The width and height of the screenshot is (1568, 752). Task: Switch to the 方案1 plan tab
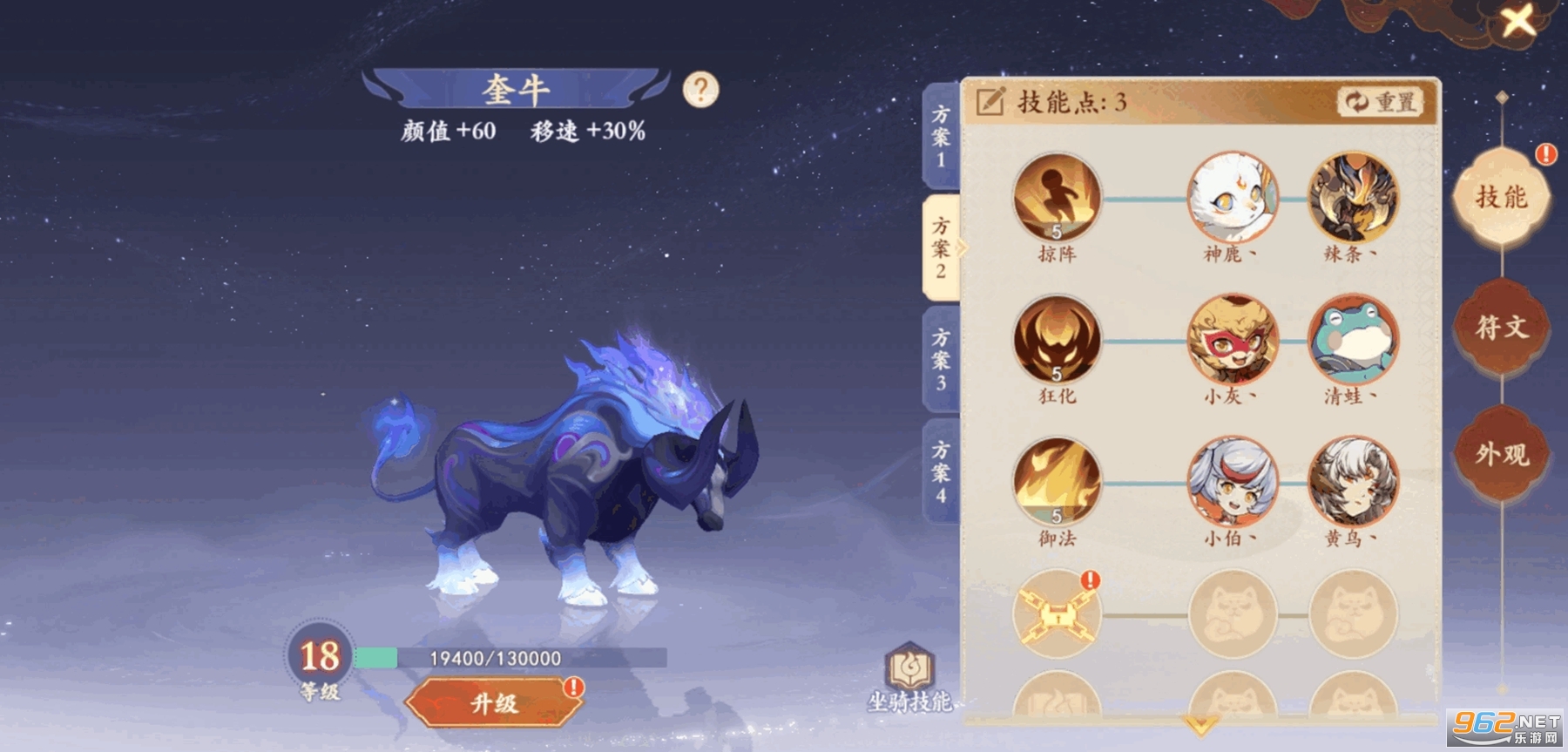pyautogui.click(x=938, y=131)
